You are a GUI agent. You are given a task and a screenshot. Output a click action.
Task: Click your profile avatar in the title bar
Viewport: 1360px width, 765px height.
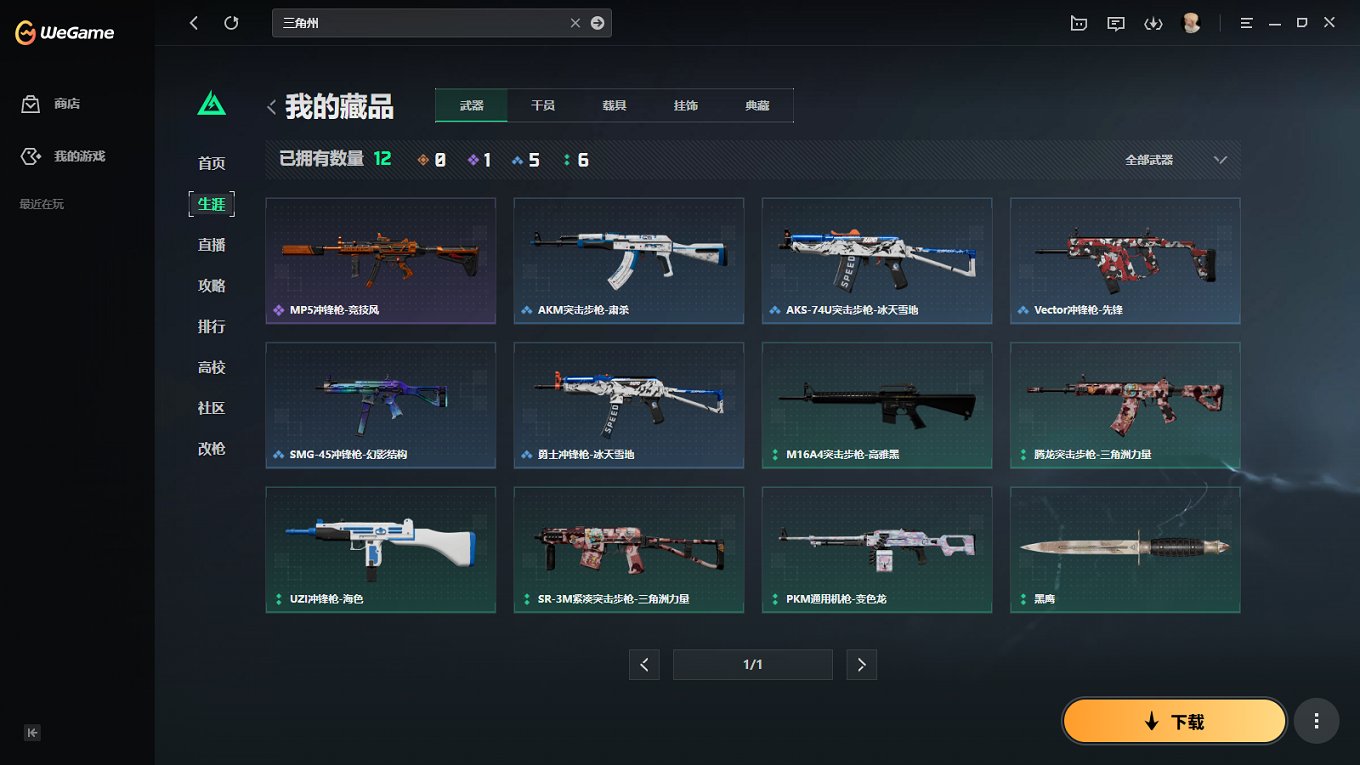[x=1191, y=22]
